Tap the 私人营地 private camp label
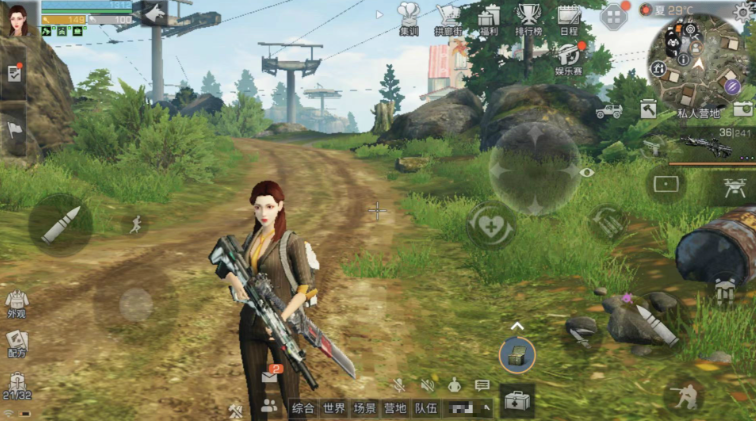Screen dimensions: 756x421 tap(699, 114)
